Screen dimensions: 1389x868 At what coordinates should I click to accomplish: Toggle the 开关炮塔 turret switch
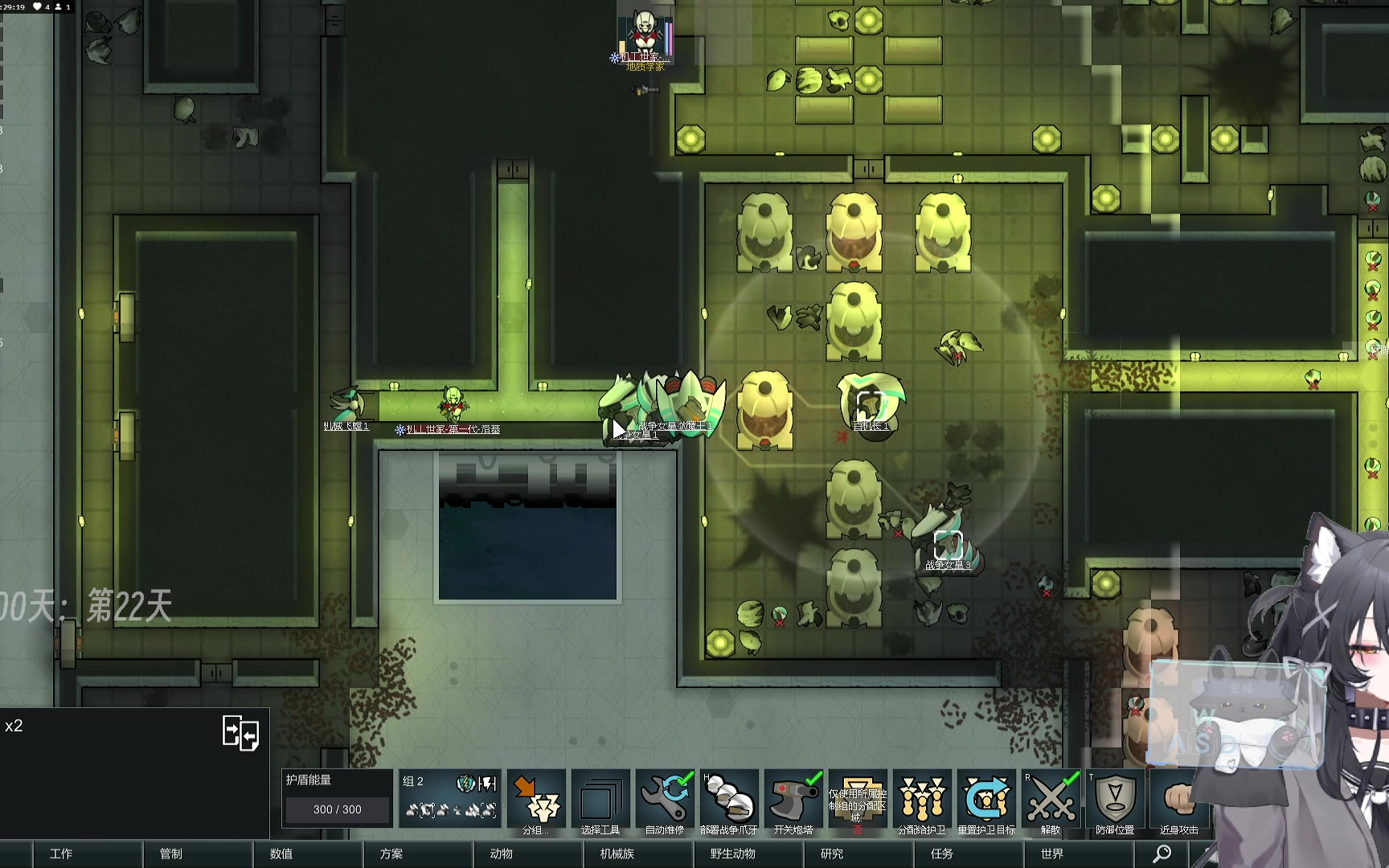coord(793,801)
